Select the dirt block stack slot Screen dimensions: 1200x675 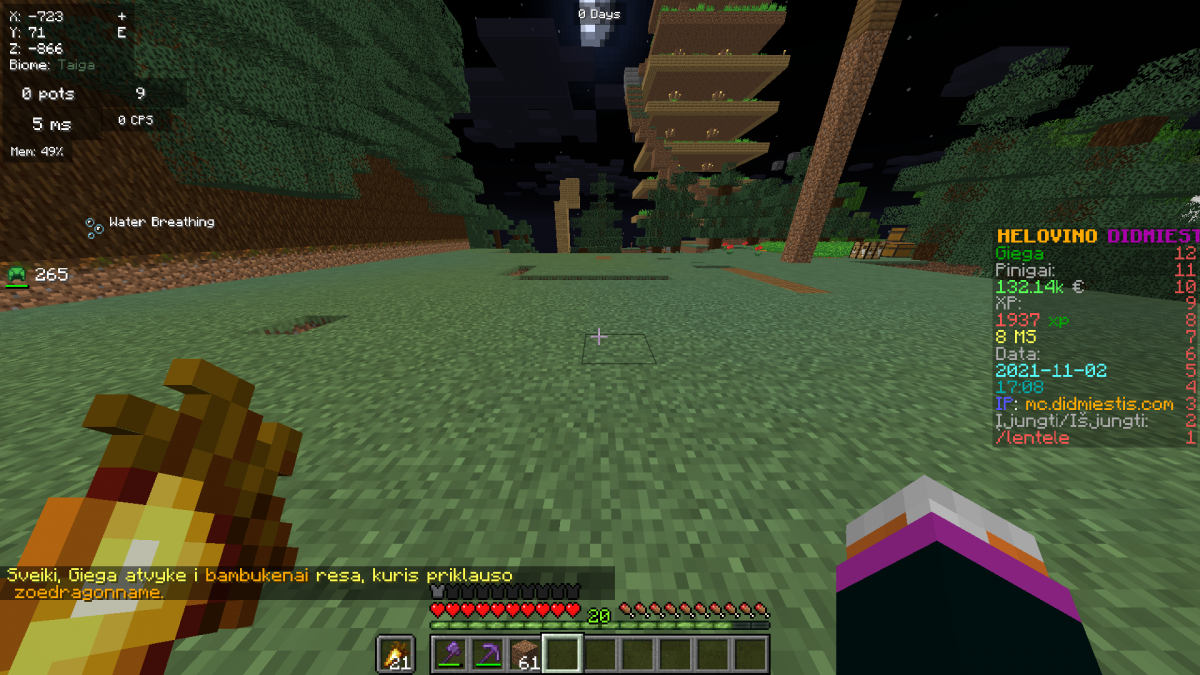point(524,654)
